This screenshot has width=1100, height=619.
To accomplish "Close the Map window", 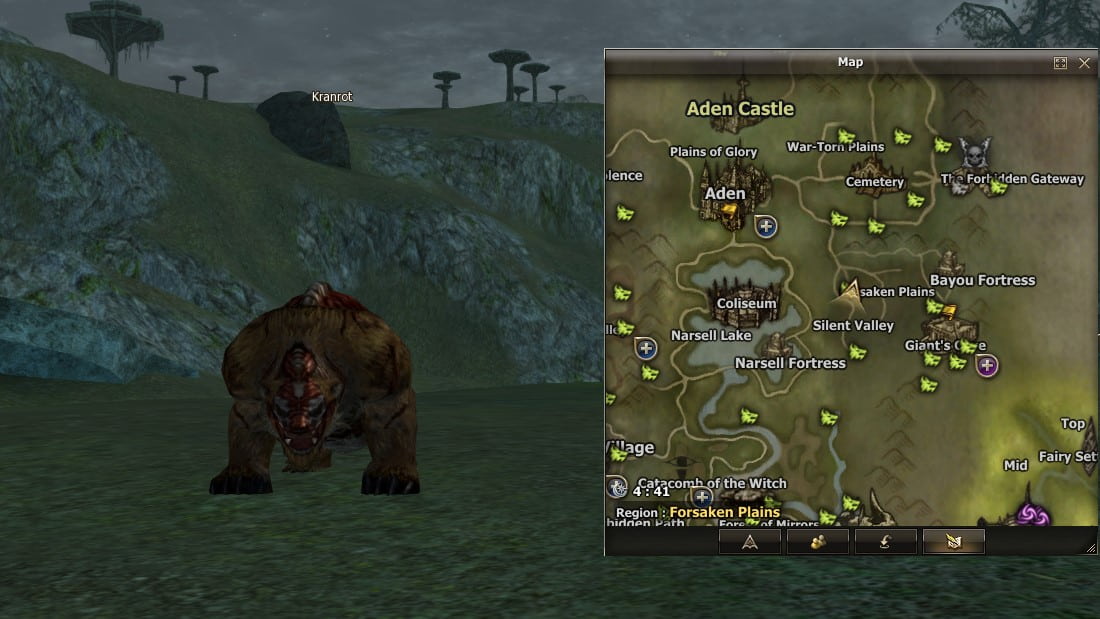I will 1084,63.
